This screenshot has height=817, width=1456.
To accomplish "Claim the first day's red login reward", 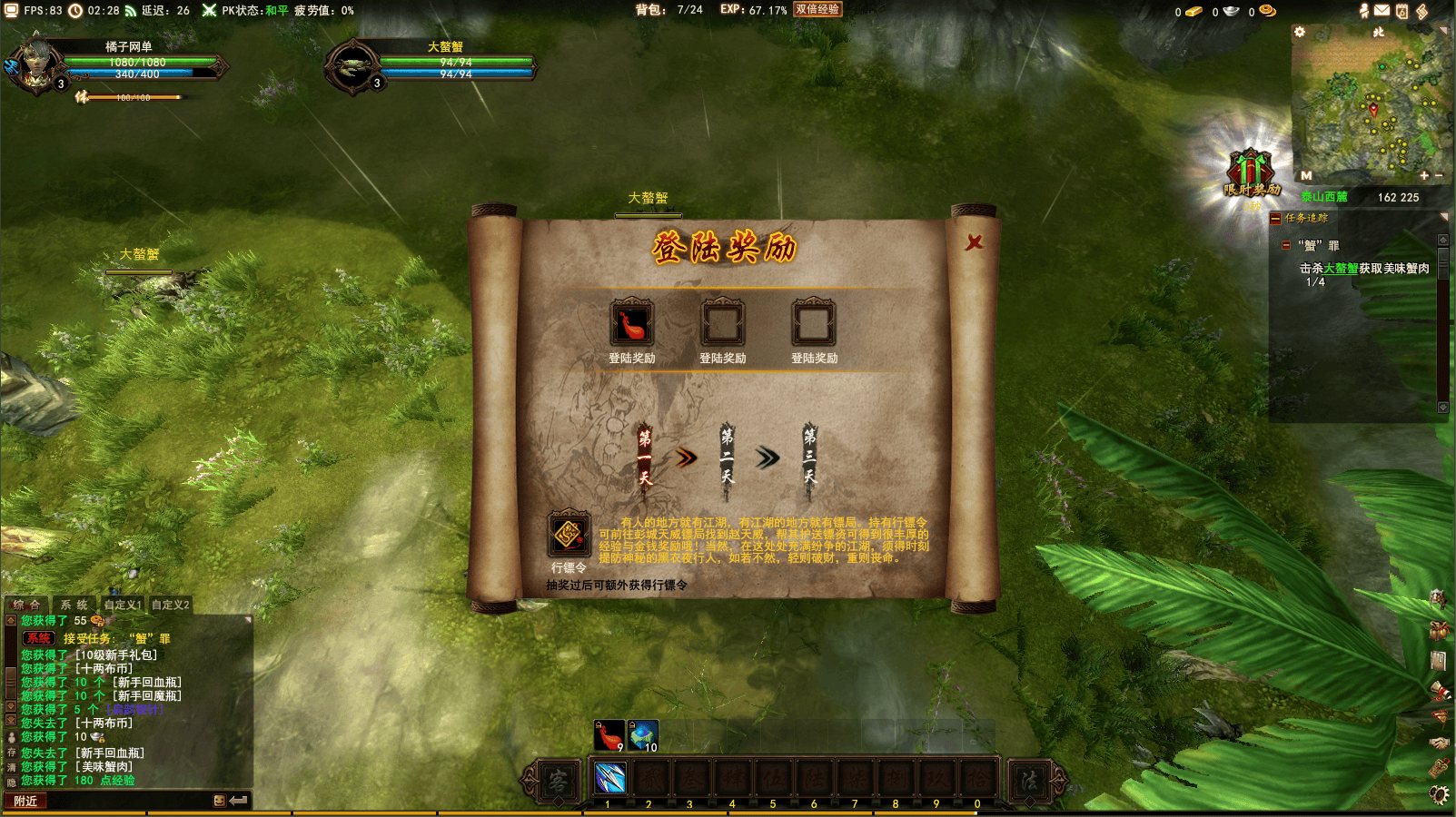I will tap(632, 323).
